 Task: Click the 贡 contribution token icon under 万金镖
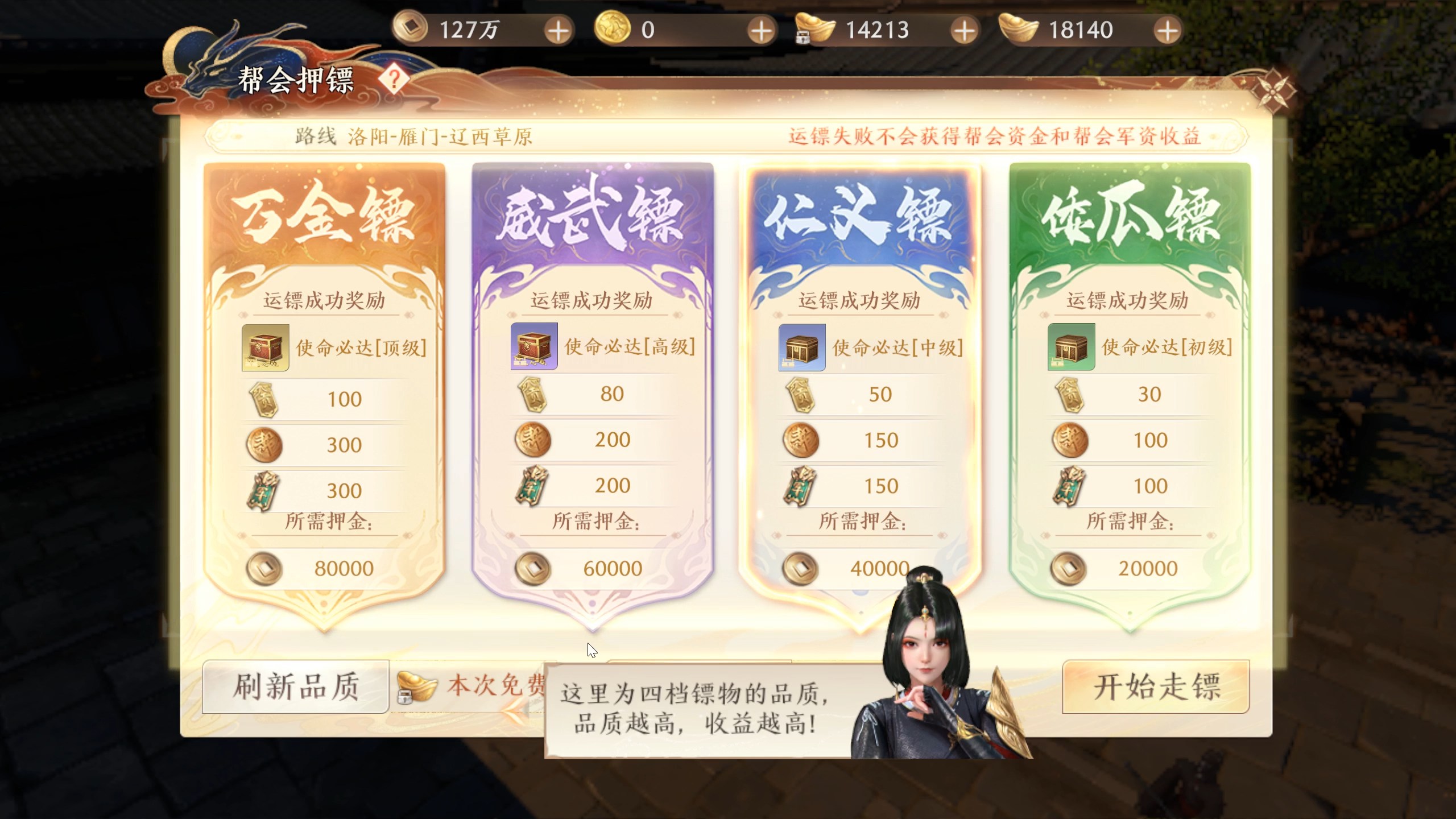(x=262, y=399)
